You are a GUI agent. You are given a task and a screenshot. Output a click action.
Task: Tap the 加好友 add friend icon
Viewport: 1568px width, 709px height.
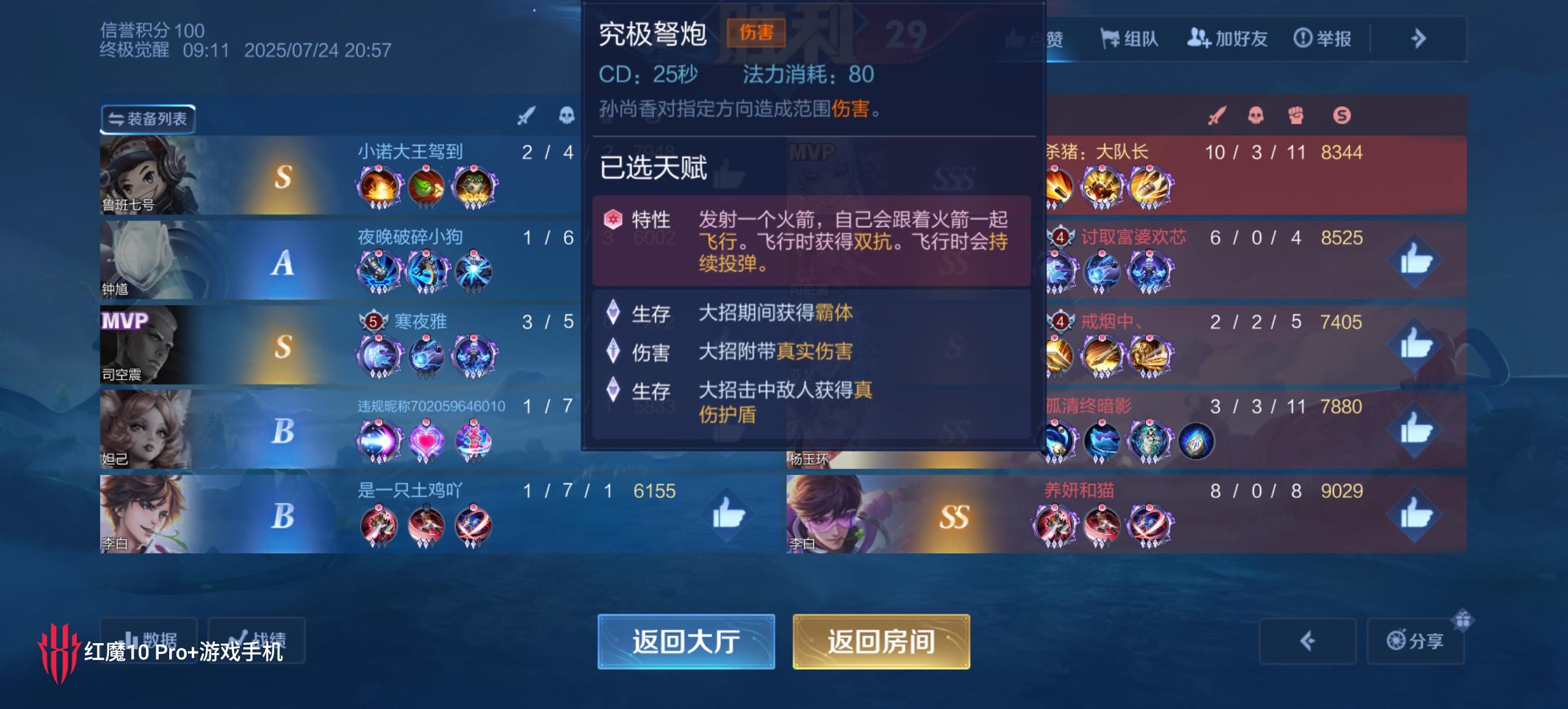tap(1229, 38)
